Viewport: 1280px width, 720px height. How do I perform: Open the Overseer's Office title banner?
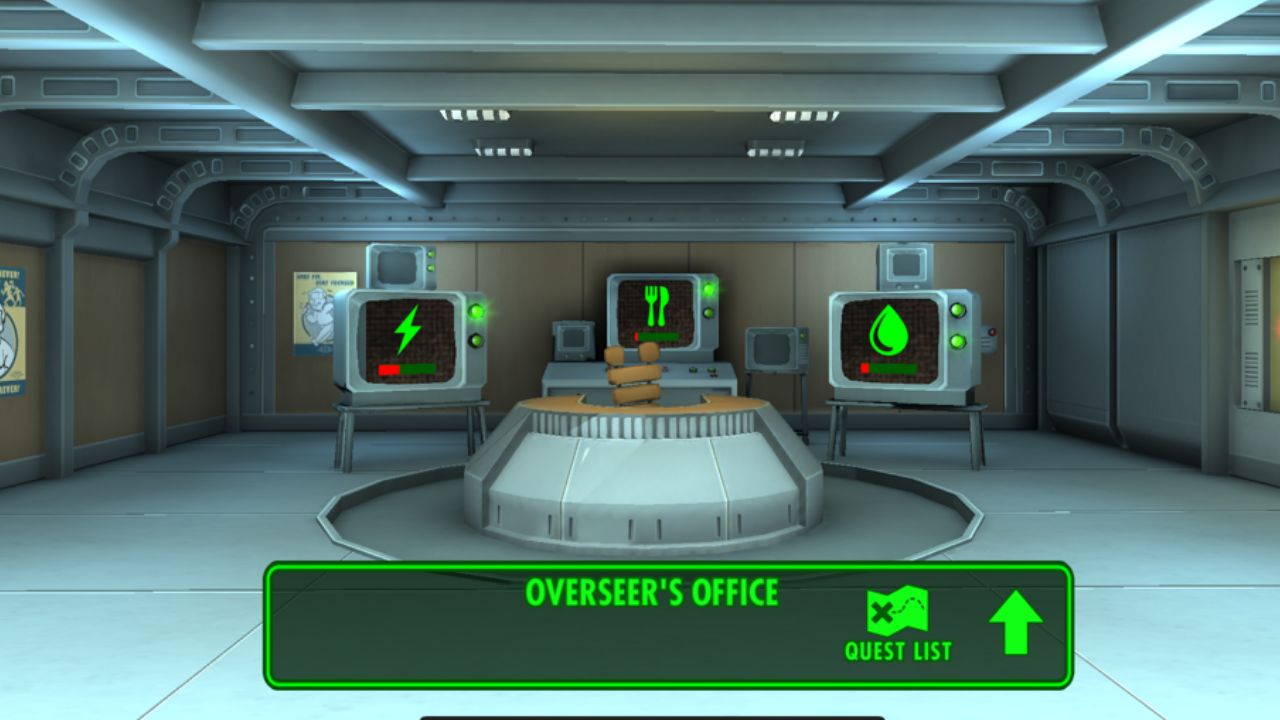click(x=653, y=592)
